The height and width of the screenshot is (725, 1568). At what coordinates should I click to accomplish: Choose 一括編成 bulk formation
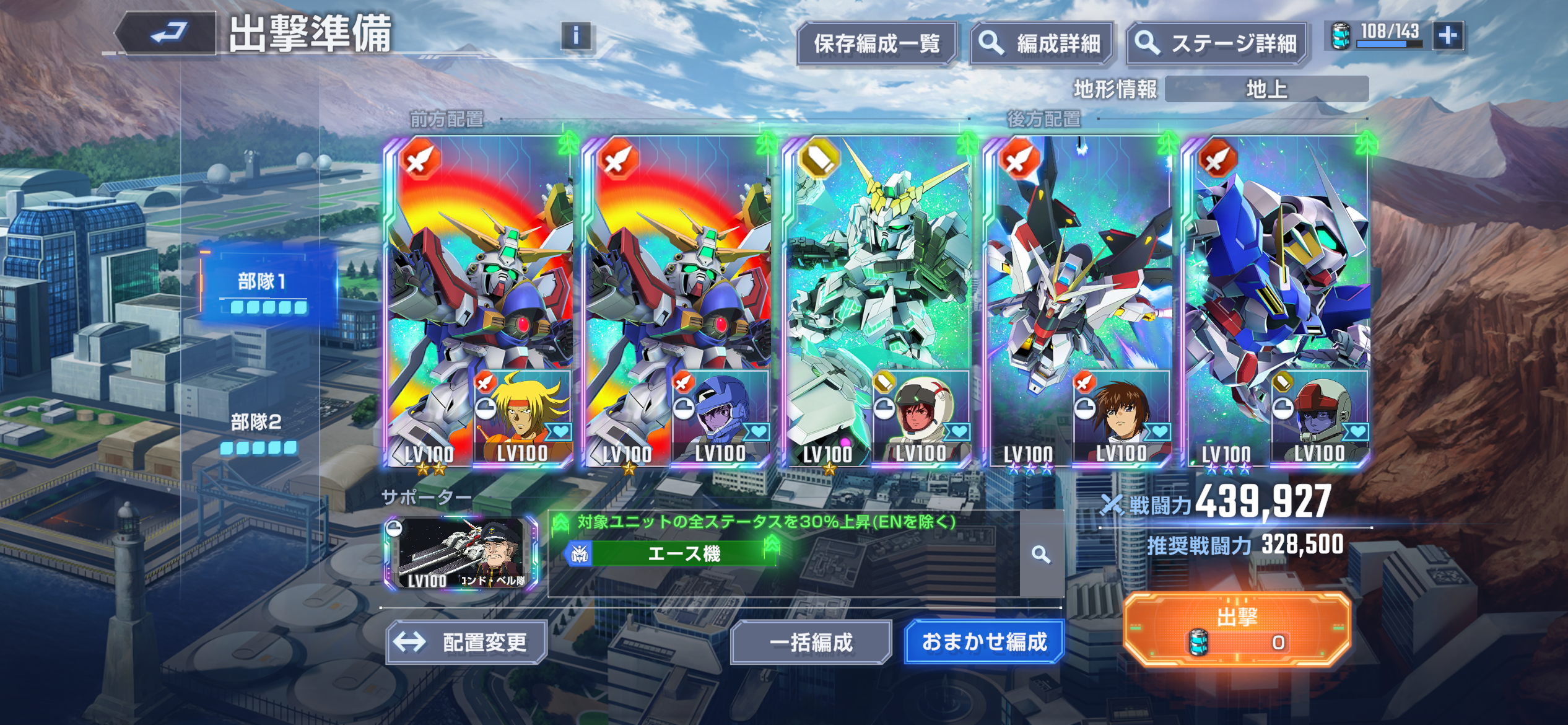tap(811, 642)
